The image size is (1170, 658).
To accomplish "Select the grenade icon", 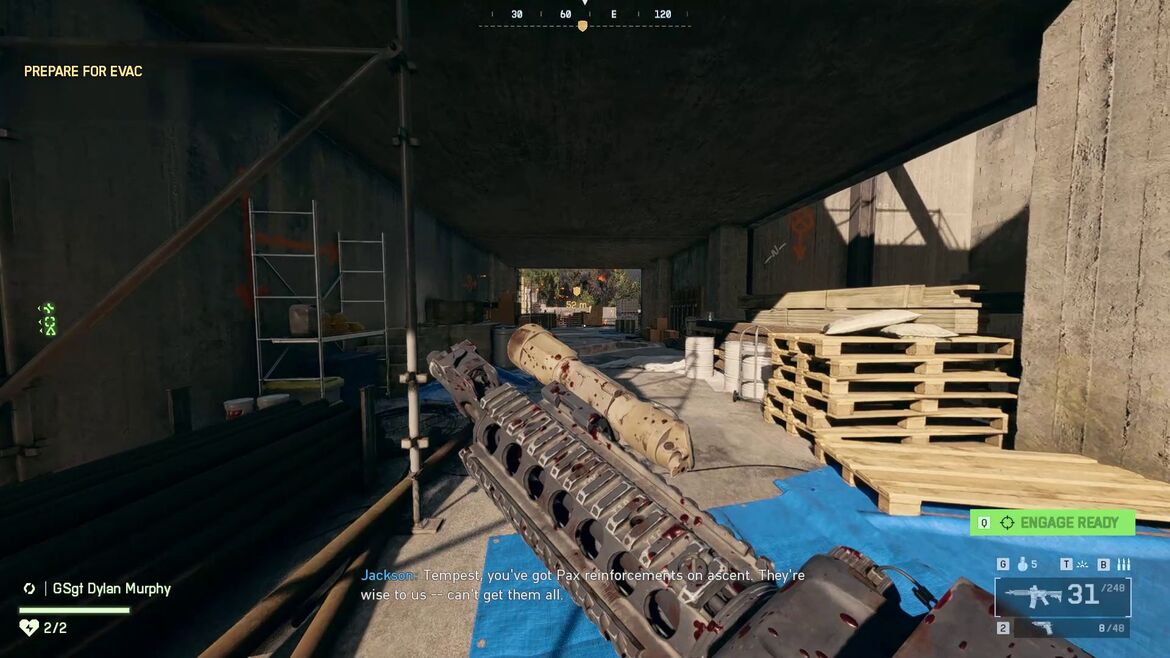I will pyautogui.click(x=1024, y=564).
